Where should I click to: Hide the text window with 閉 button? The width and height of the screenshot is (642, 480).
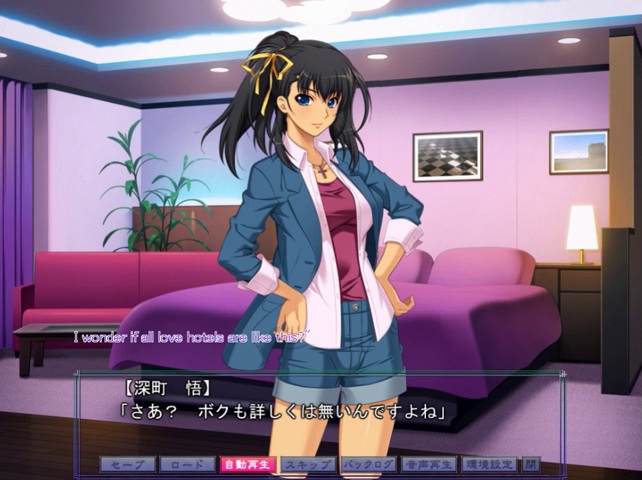click(x=531, y=465)
